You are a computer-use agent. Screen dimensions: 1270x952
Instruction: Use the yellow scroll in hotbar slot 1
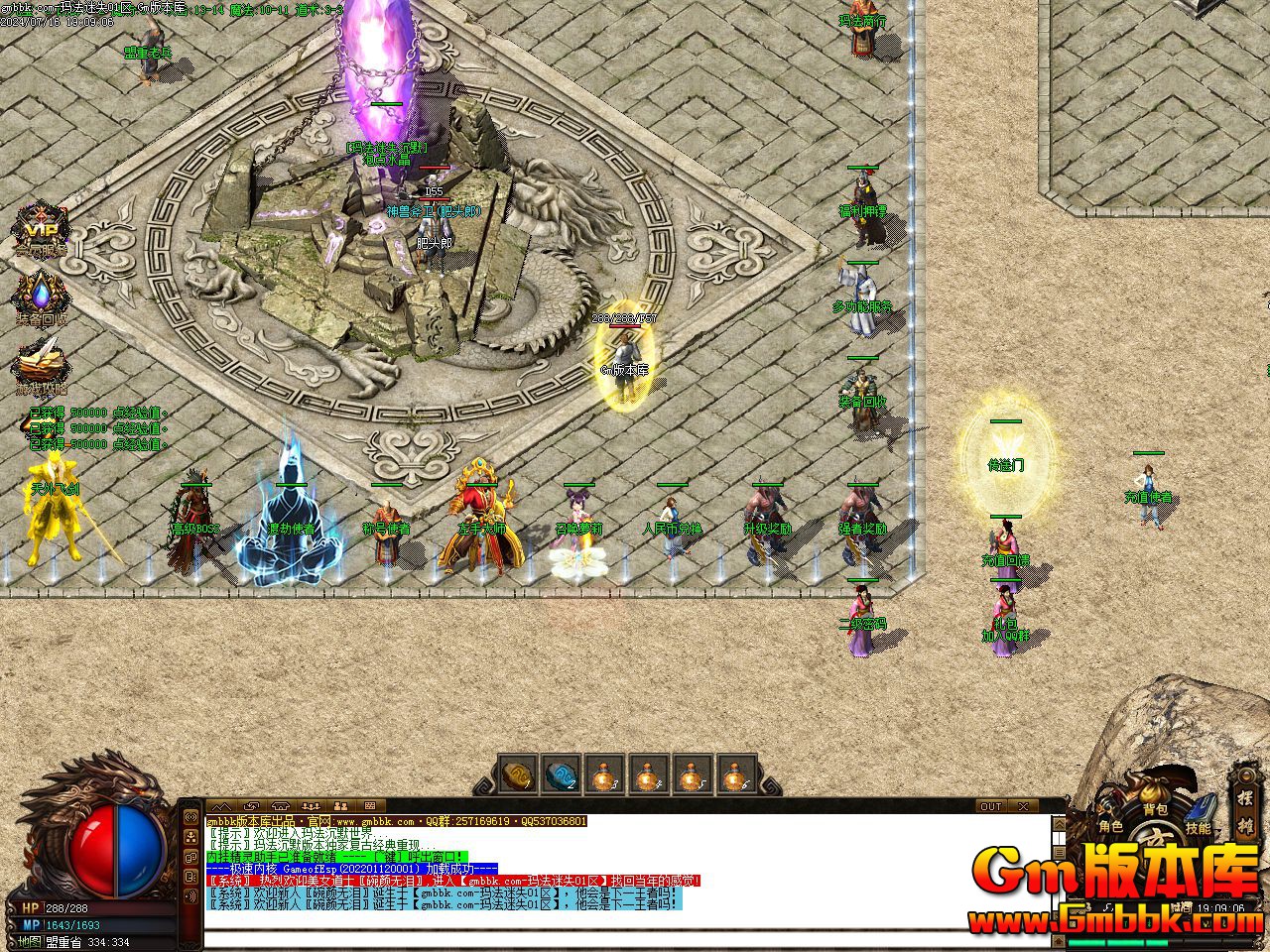point(516,774)
